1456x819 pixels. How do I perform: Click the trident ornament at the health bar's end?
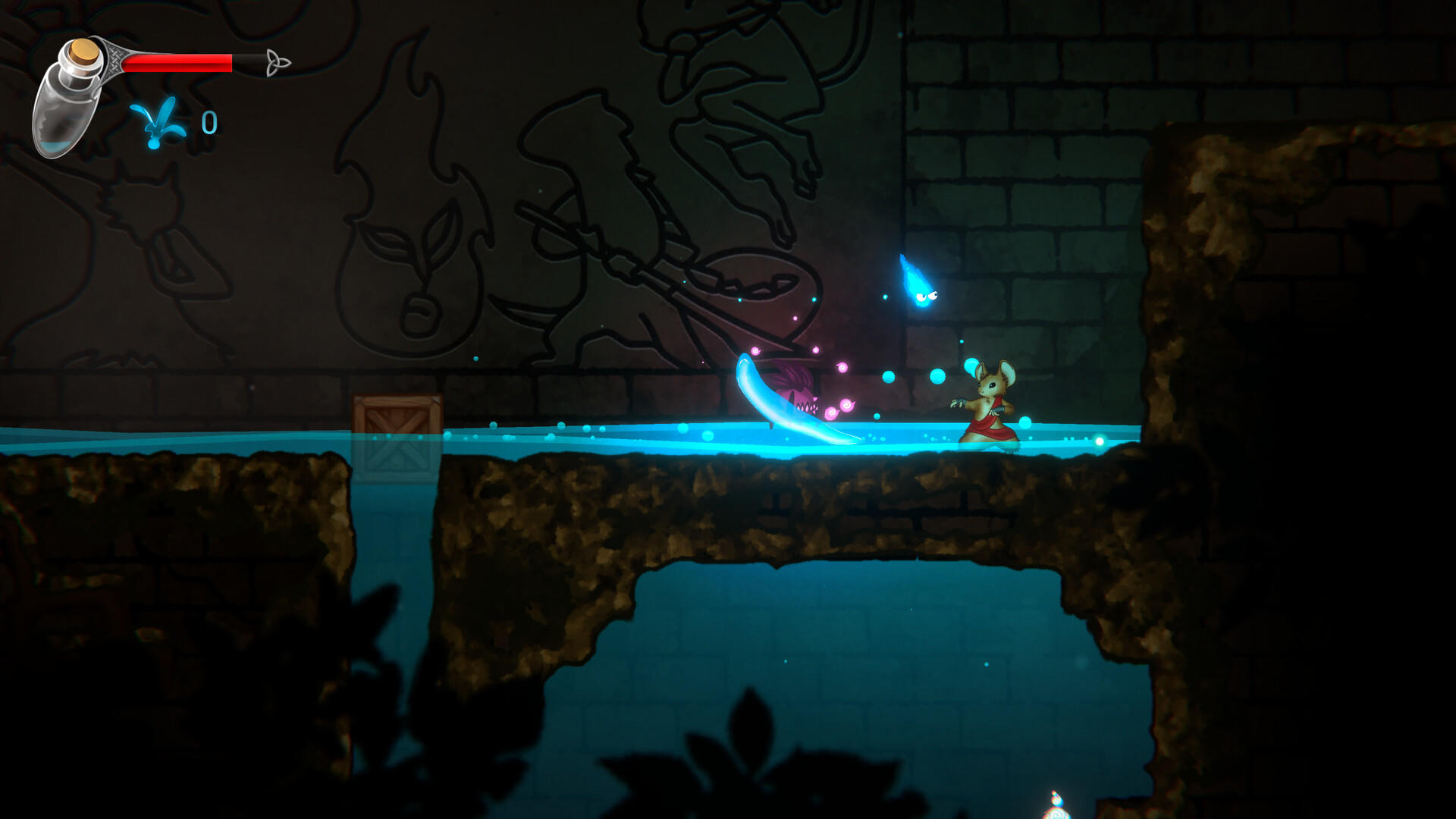coord(277,61)
